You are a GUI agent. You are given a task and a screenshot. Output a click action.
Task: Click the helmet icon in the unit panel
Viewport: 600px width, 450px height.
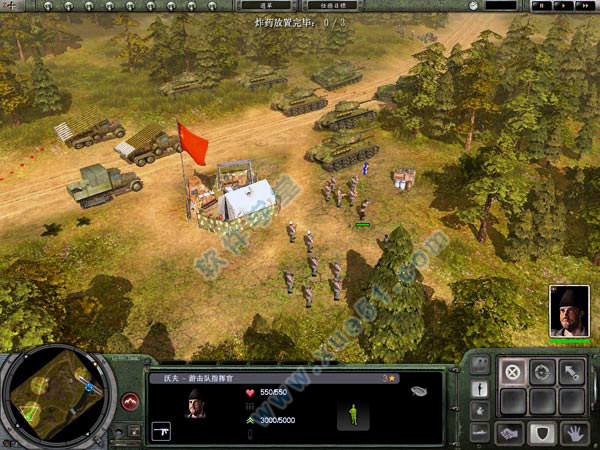[418, 391]
